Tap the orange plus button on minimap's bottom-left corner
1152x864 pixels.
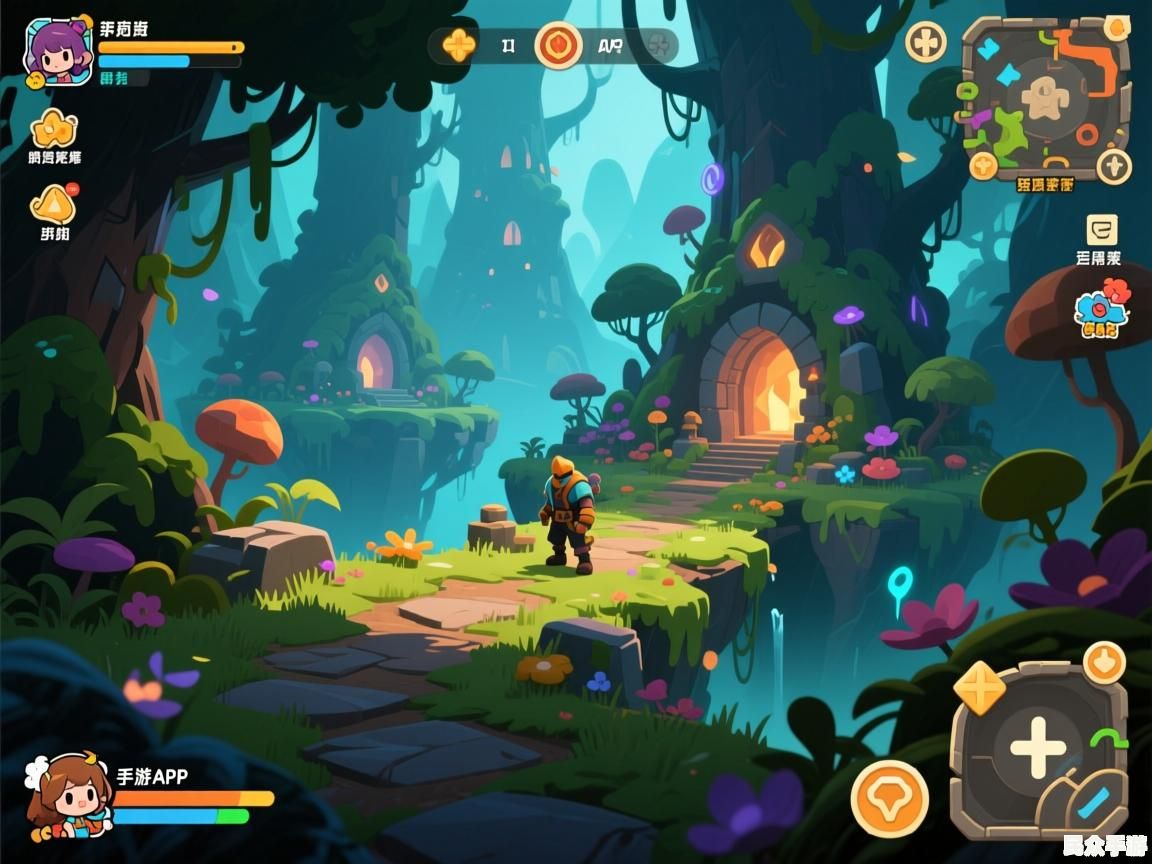983,165
